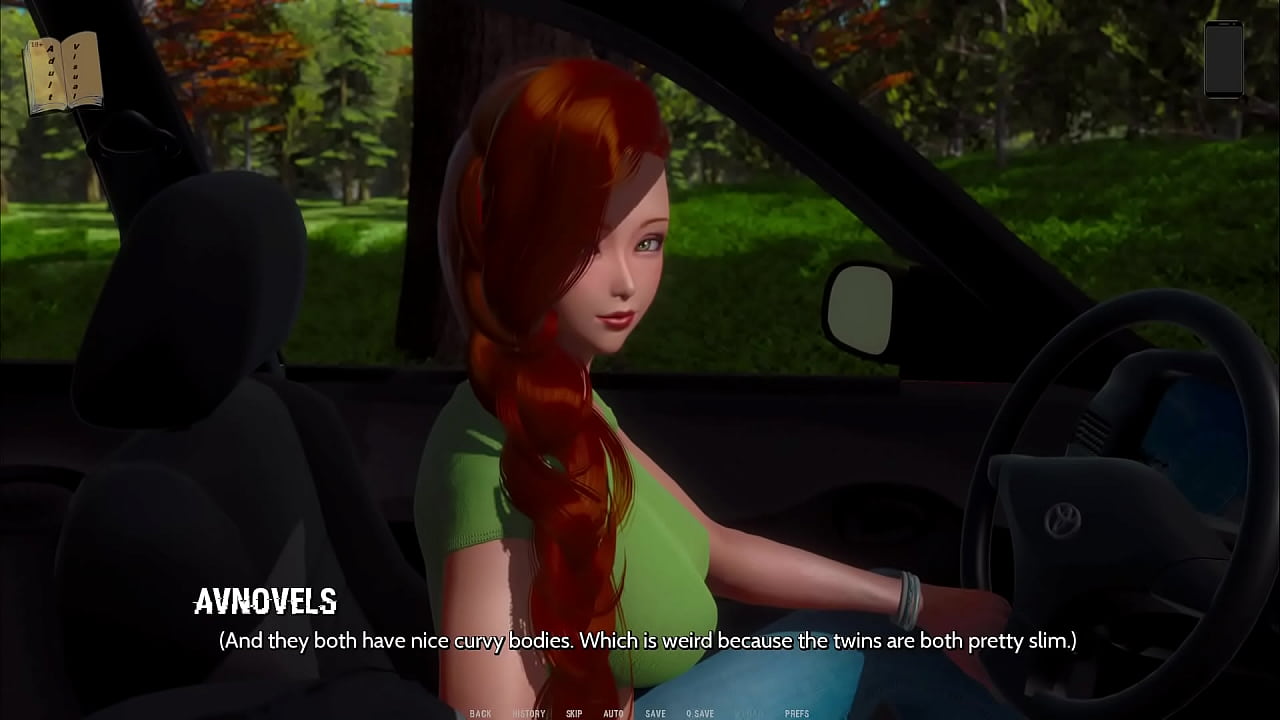Open the smartphone icon
This screenshot has height=720, width=1280.
coord(1223,59)
